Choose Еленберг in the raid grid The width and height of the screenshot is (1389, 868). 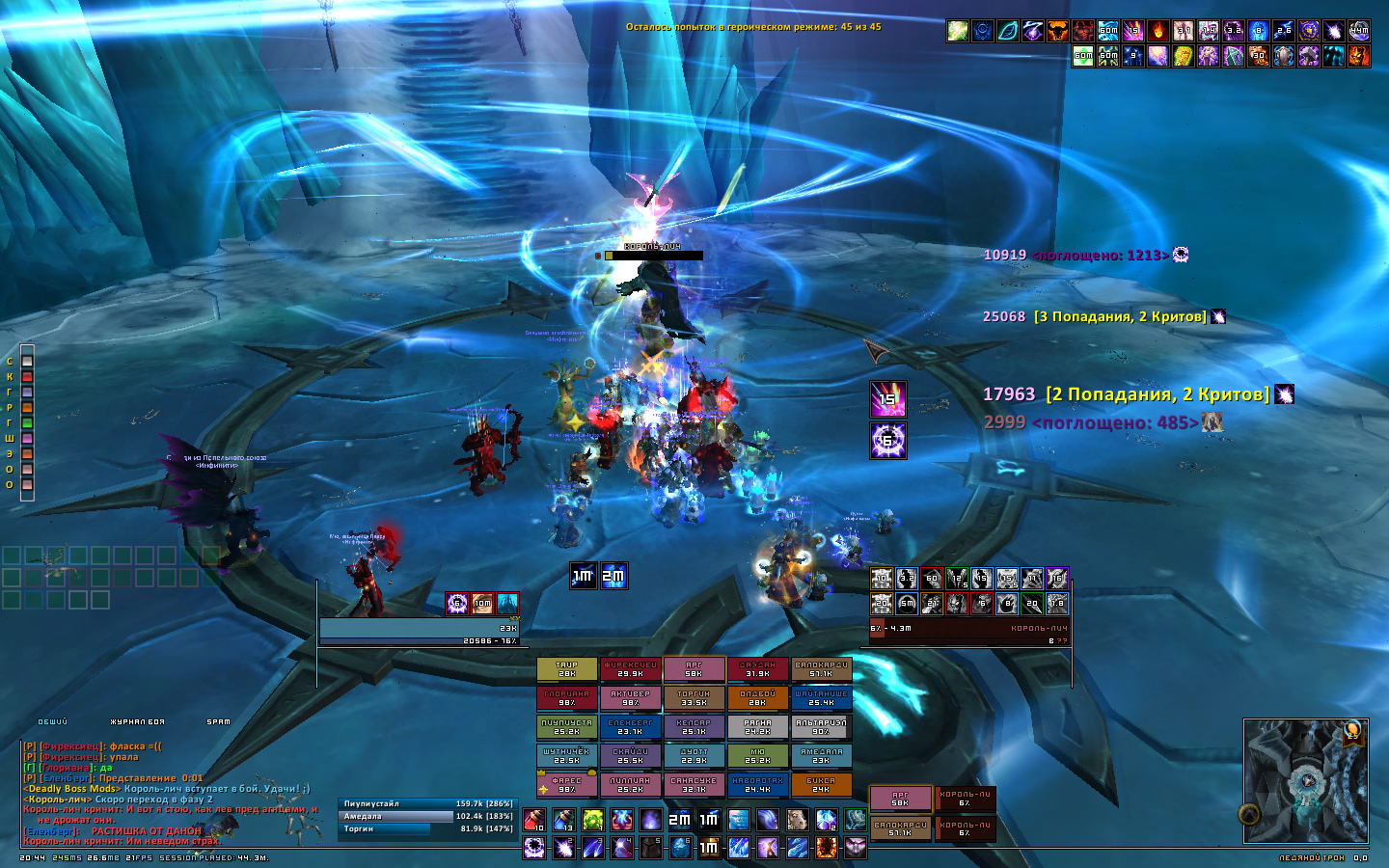(x=630, y=727)
